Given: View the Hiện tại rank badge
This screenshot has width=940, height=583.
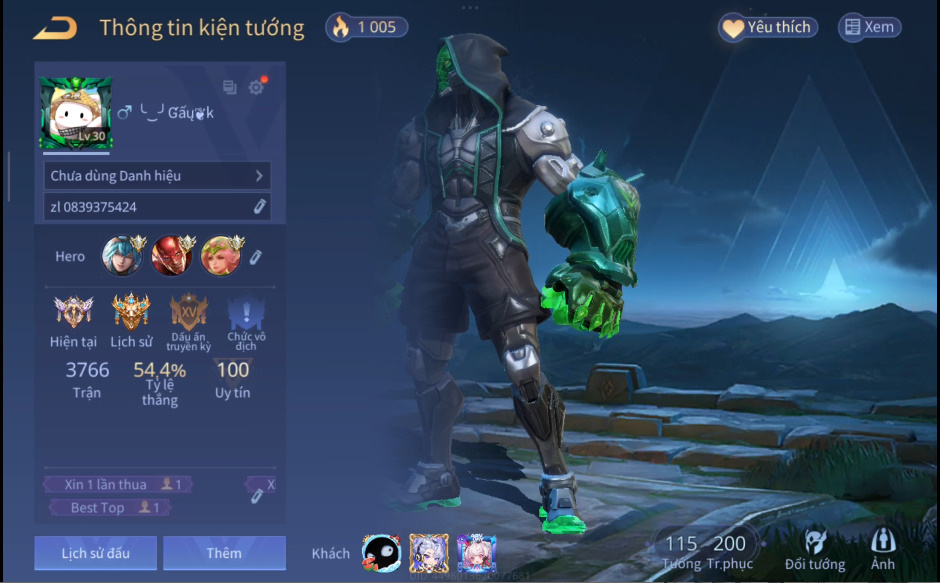Looking at the screenshot, I should [x=73, y=313].
